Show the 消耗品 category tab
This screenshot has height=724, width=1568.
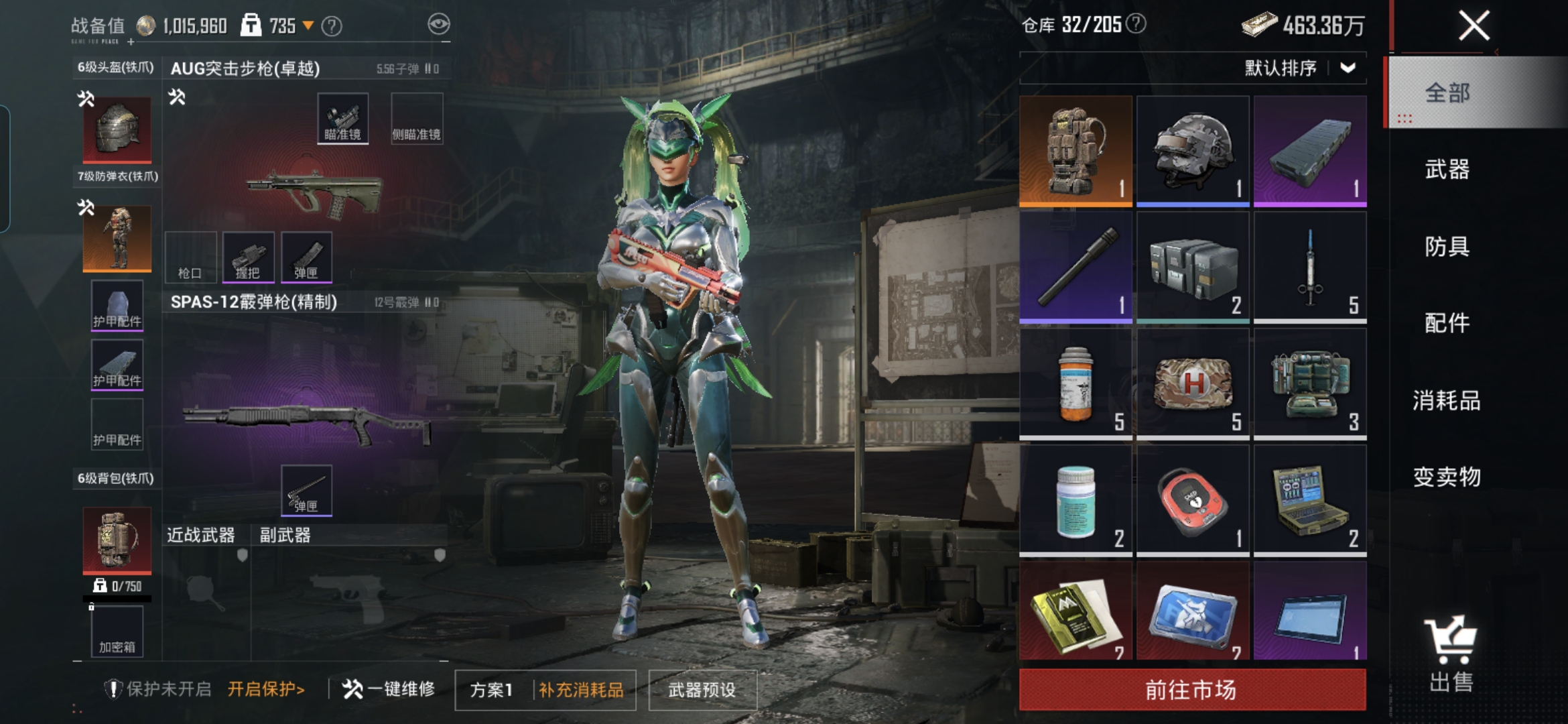(1447, 400)
